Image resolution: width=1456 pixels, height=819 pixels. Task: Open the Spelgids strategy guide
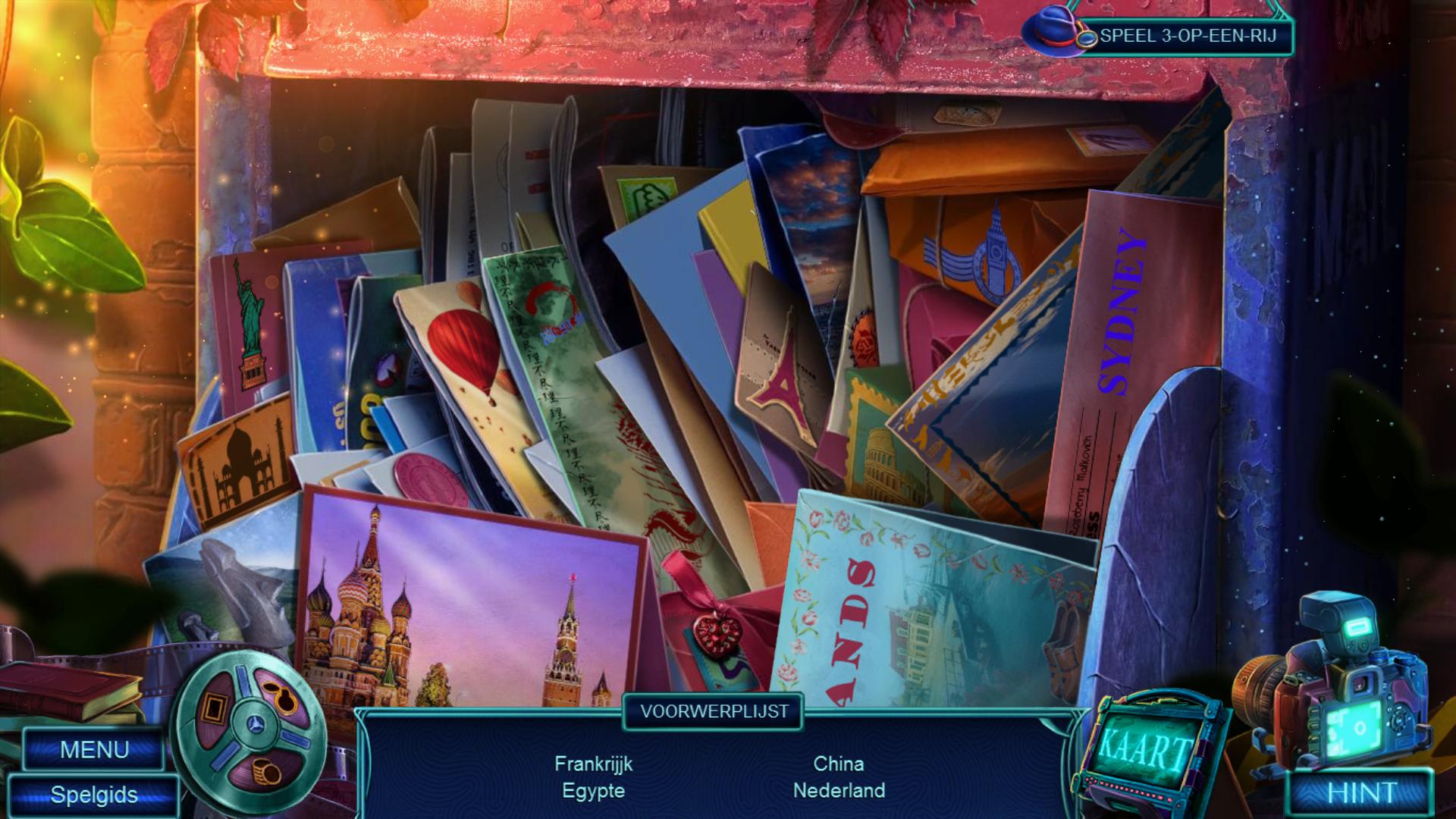pyautogui.click(x=94, y=795)
